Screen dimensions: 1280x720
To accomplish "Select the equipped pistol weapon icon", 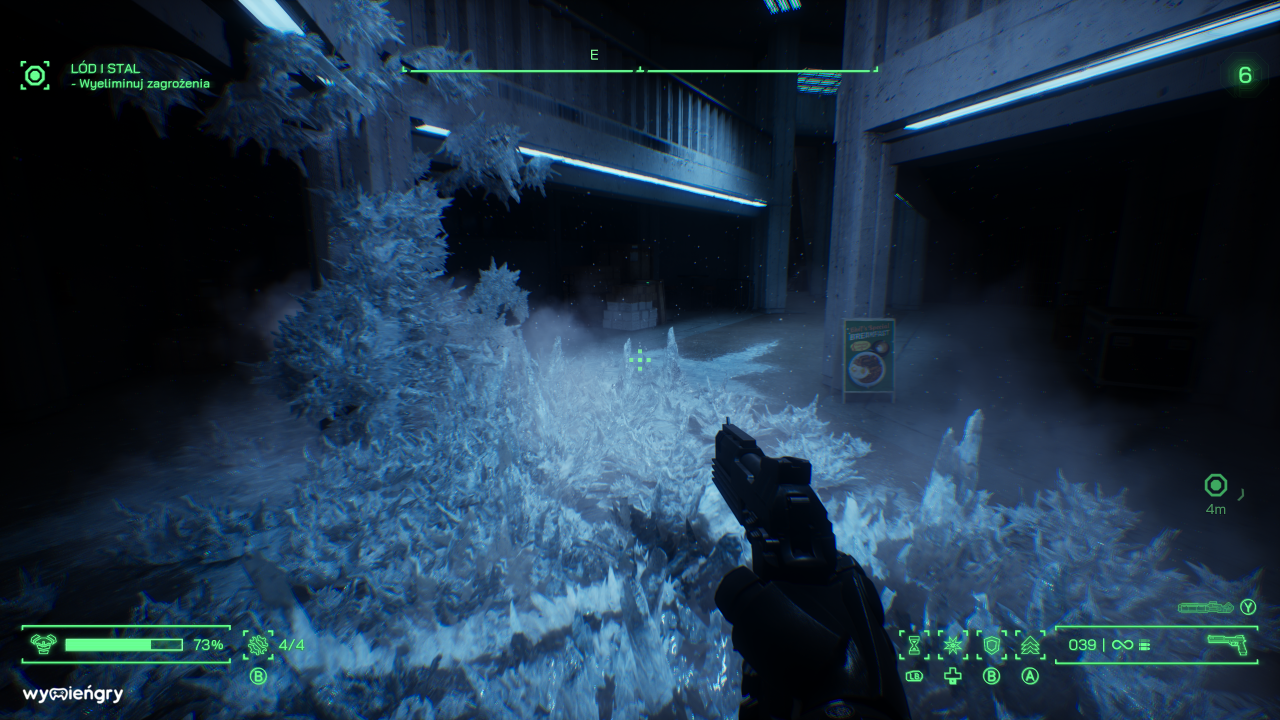I will (1230, 645).
